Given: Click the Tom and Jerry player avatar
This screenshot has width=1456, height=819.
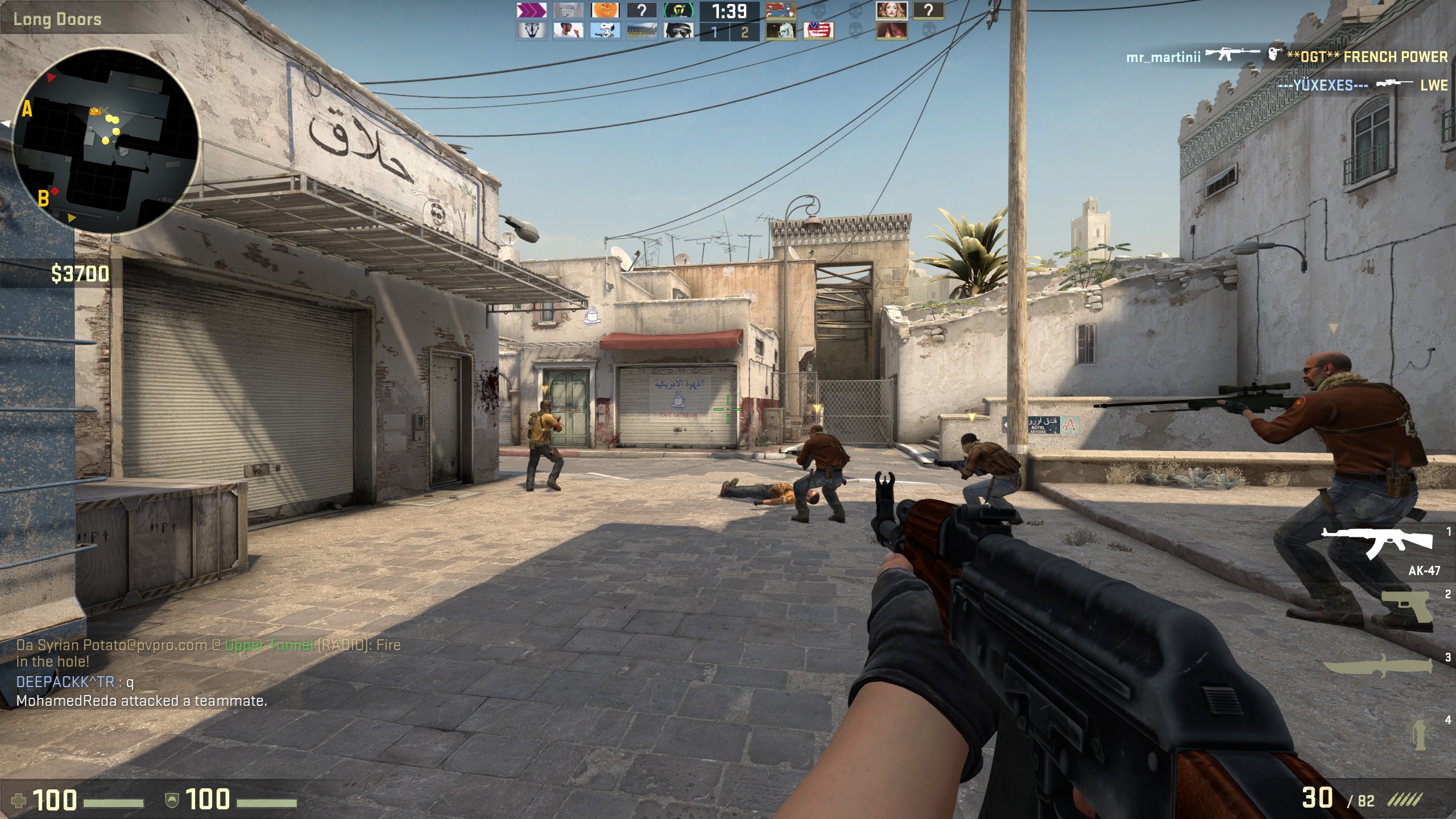Looking at the screenshot, I should (x=781, y=10).
